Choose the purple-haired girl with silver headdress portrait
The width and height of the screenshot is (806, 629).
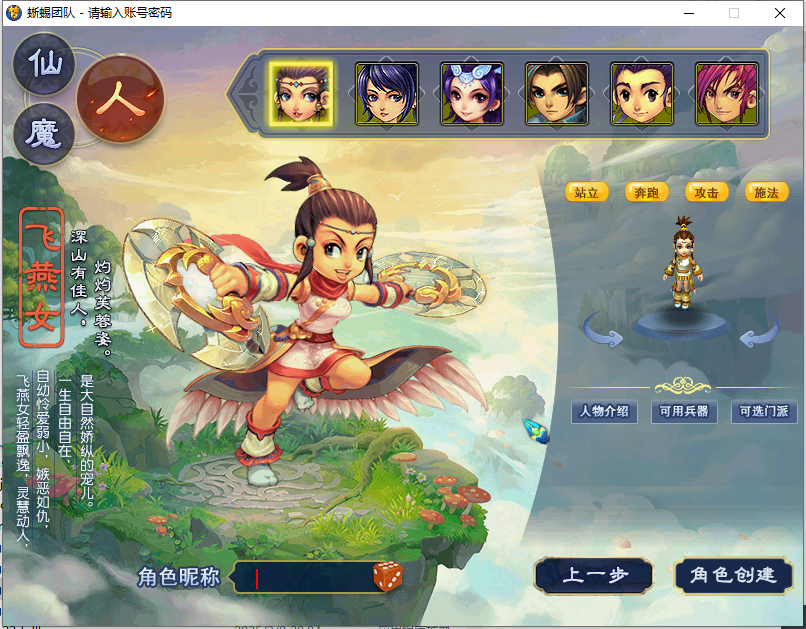click(471, 94)
